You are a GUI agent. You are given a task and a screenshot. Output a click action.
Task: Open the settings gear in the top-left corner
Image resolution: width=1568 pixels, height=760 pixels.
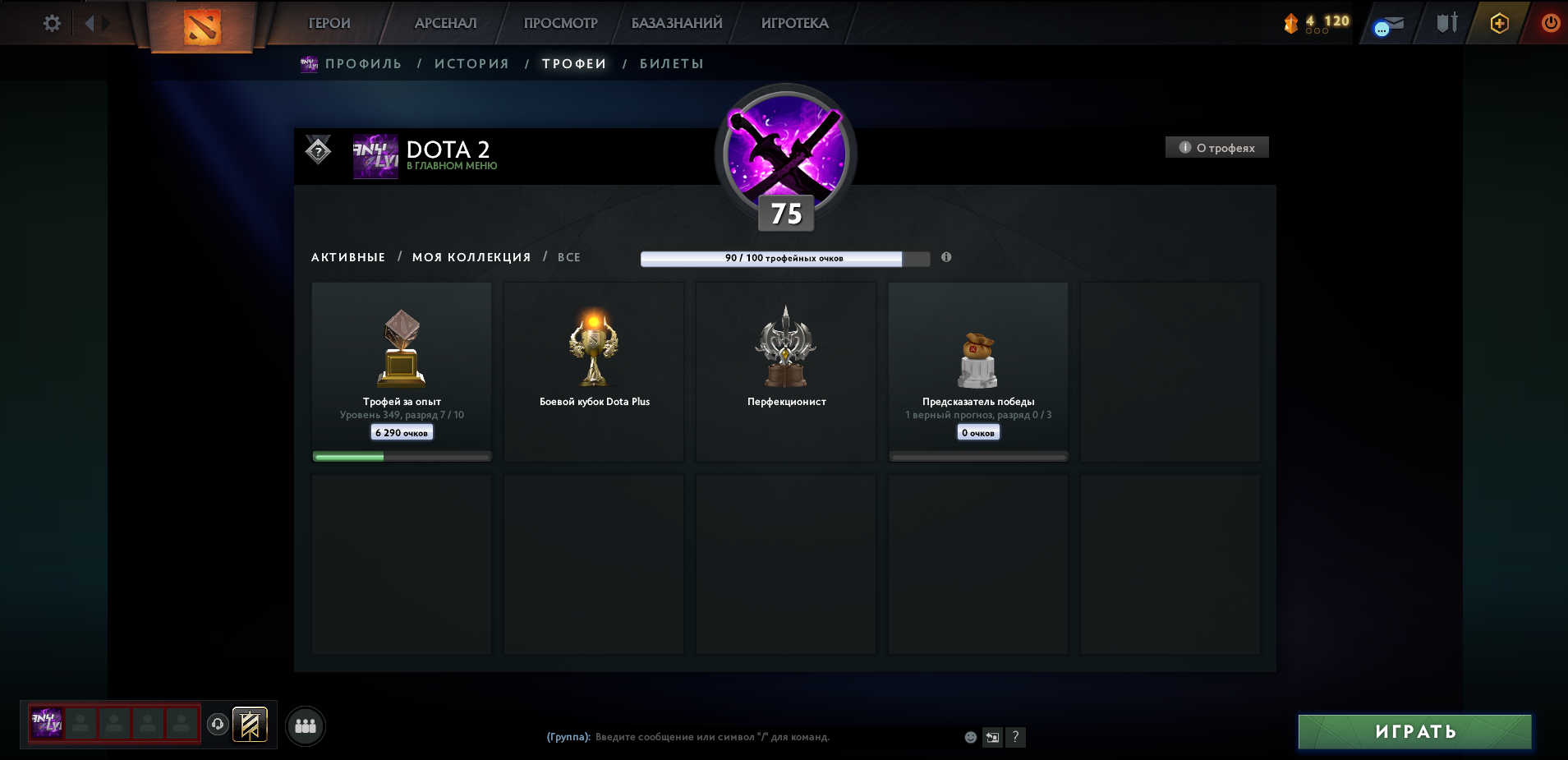coord(52,23)
